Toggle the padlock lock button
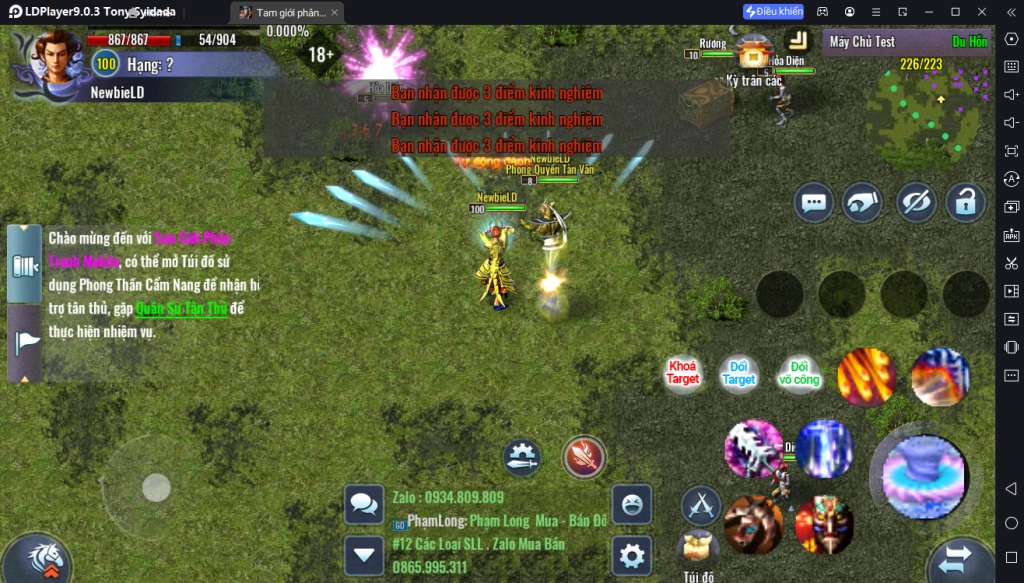This screenshot has width=1024, height=583. coord(966,203)
